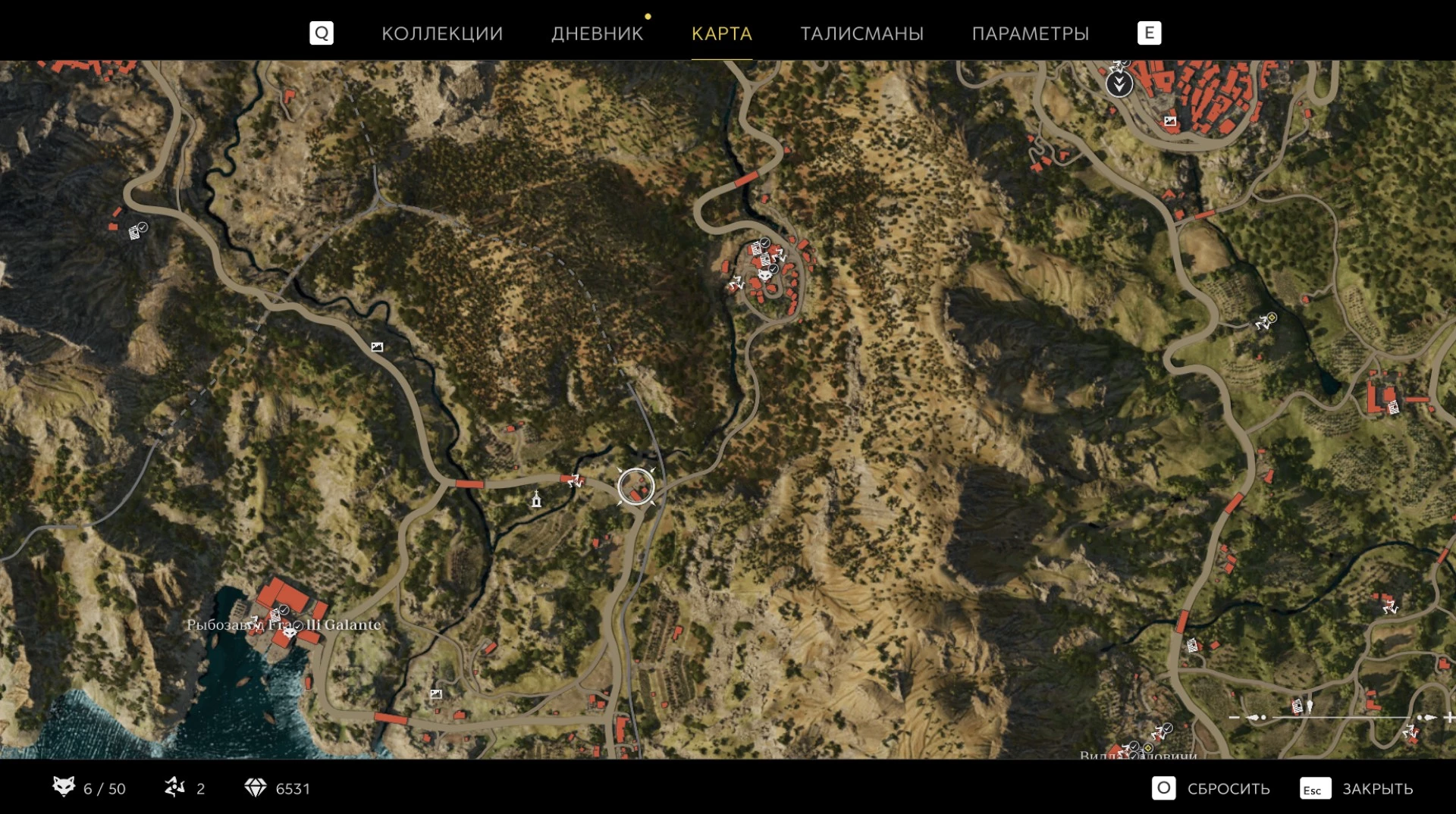Zoom out using the minus button
The width and height of the screenshot is (1456, 814).
pyautogui.click(x=1234, y=717)
